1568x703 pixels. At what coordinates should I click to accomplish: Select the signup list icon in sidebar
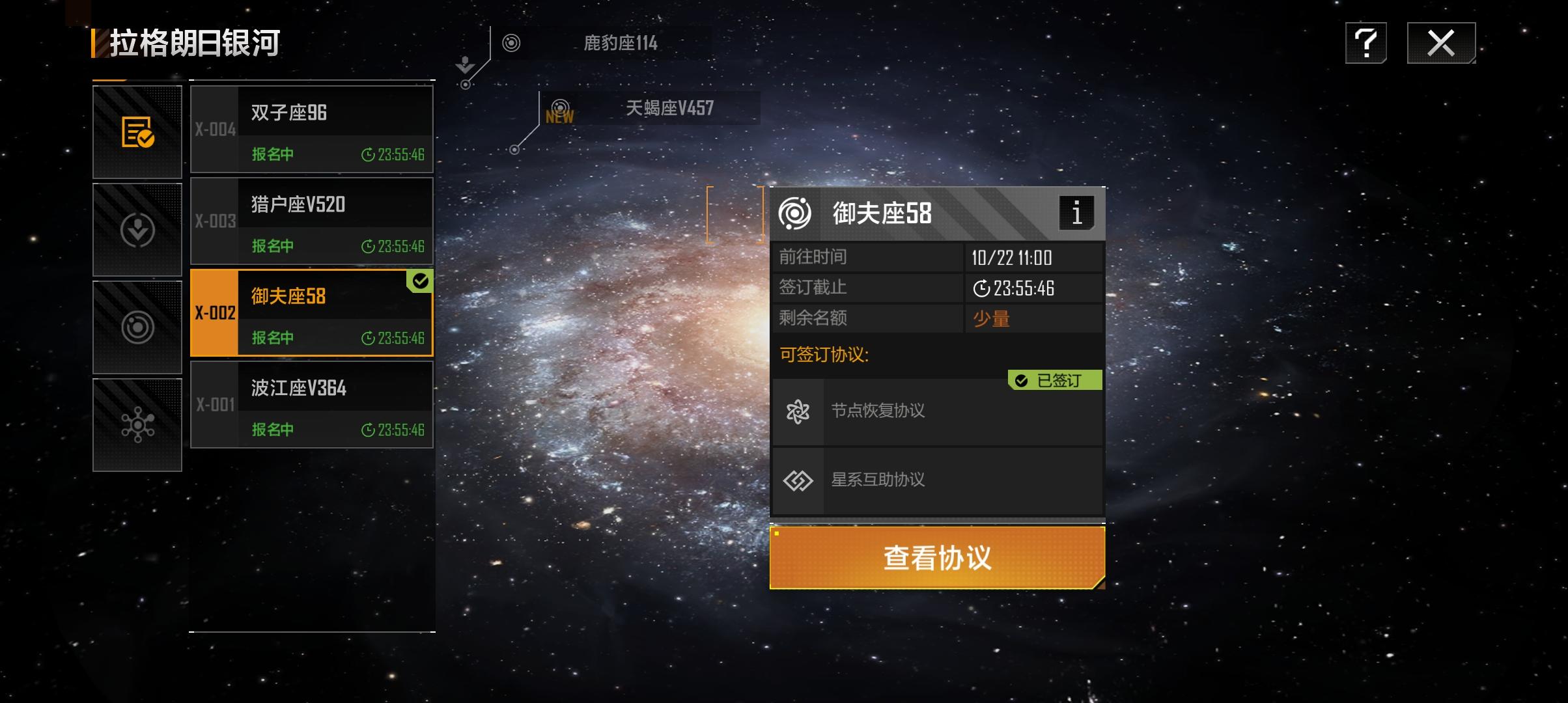click(x=137, y=132)
